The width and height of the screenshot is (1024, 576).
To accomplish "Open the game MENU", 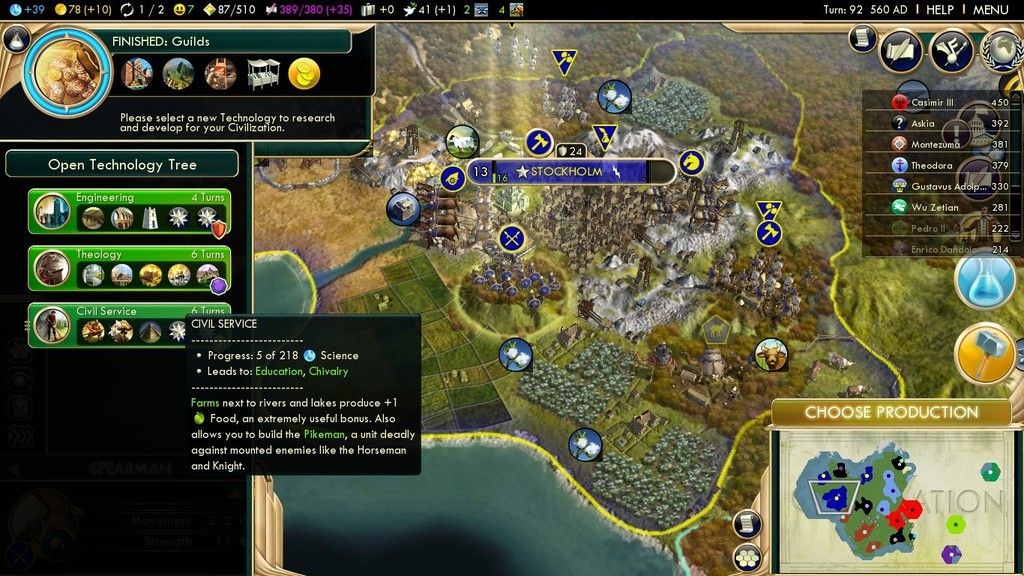I will pos(990,9).
